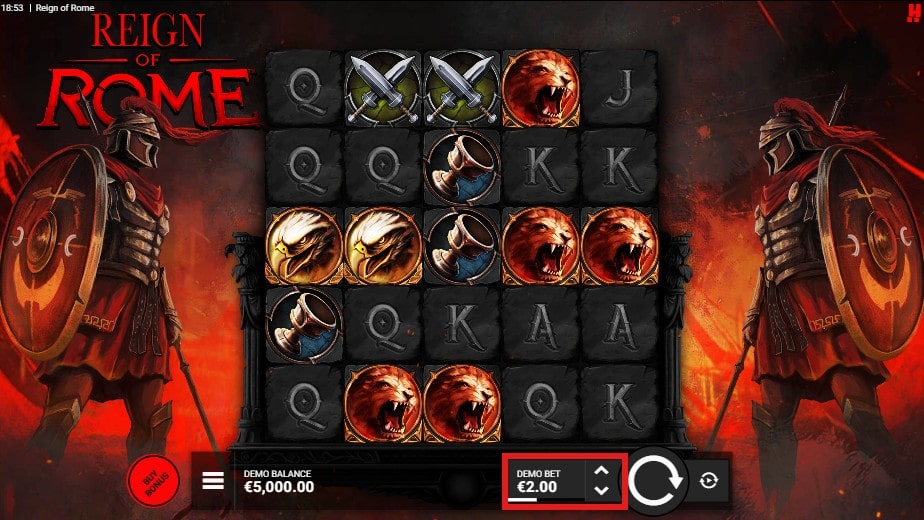Viewport: 924px width, 520px height.
Task: Increase the demo bet with up arrow
Action: tap(601, 471)
